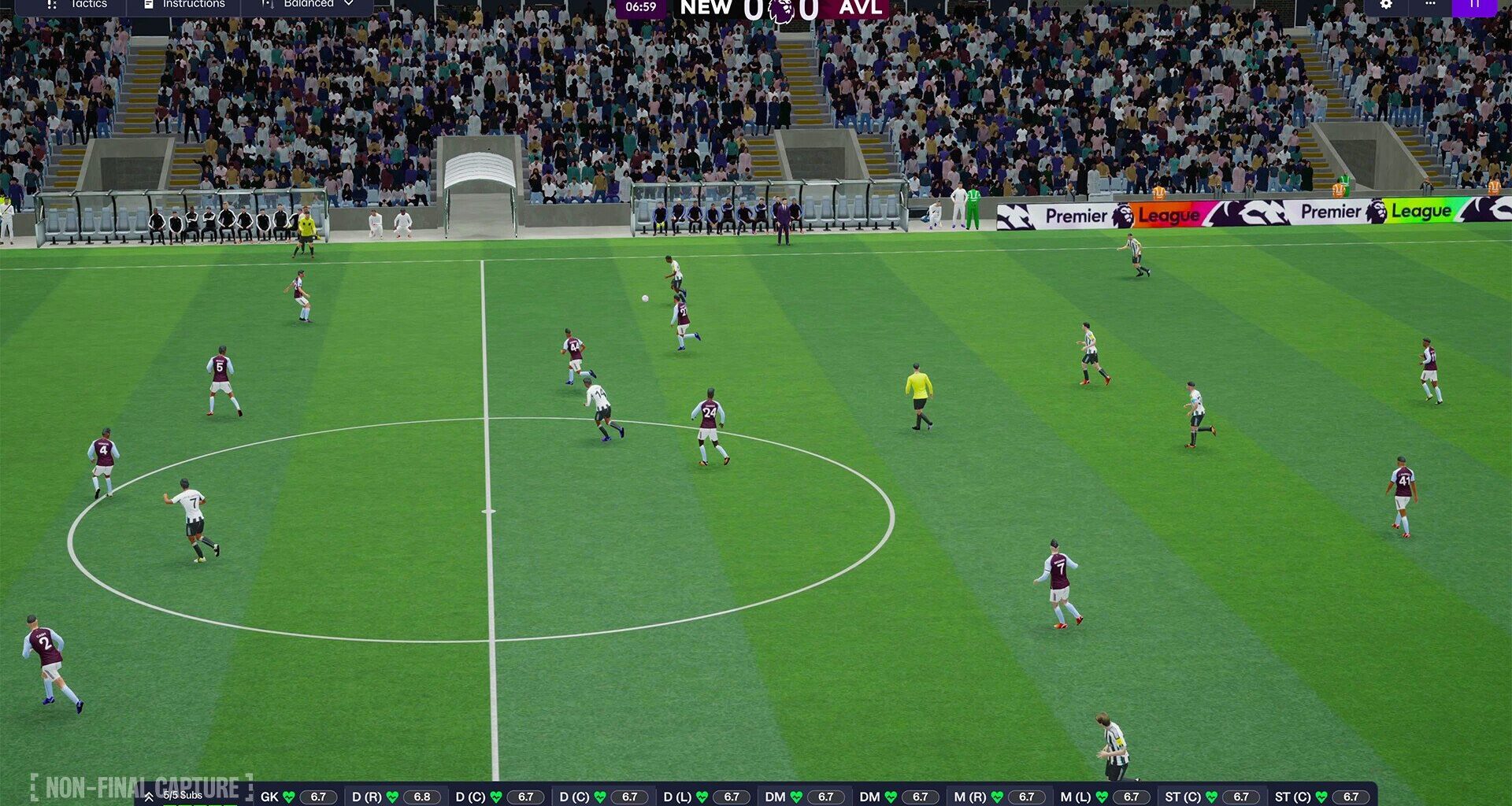Select the M (R) player slot
The image size is (1512, 806).
(x=997, y=797)
